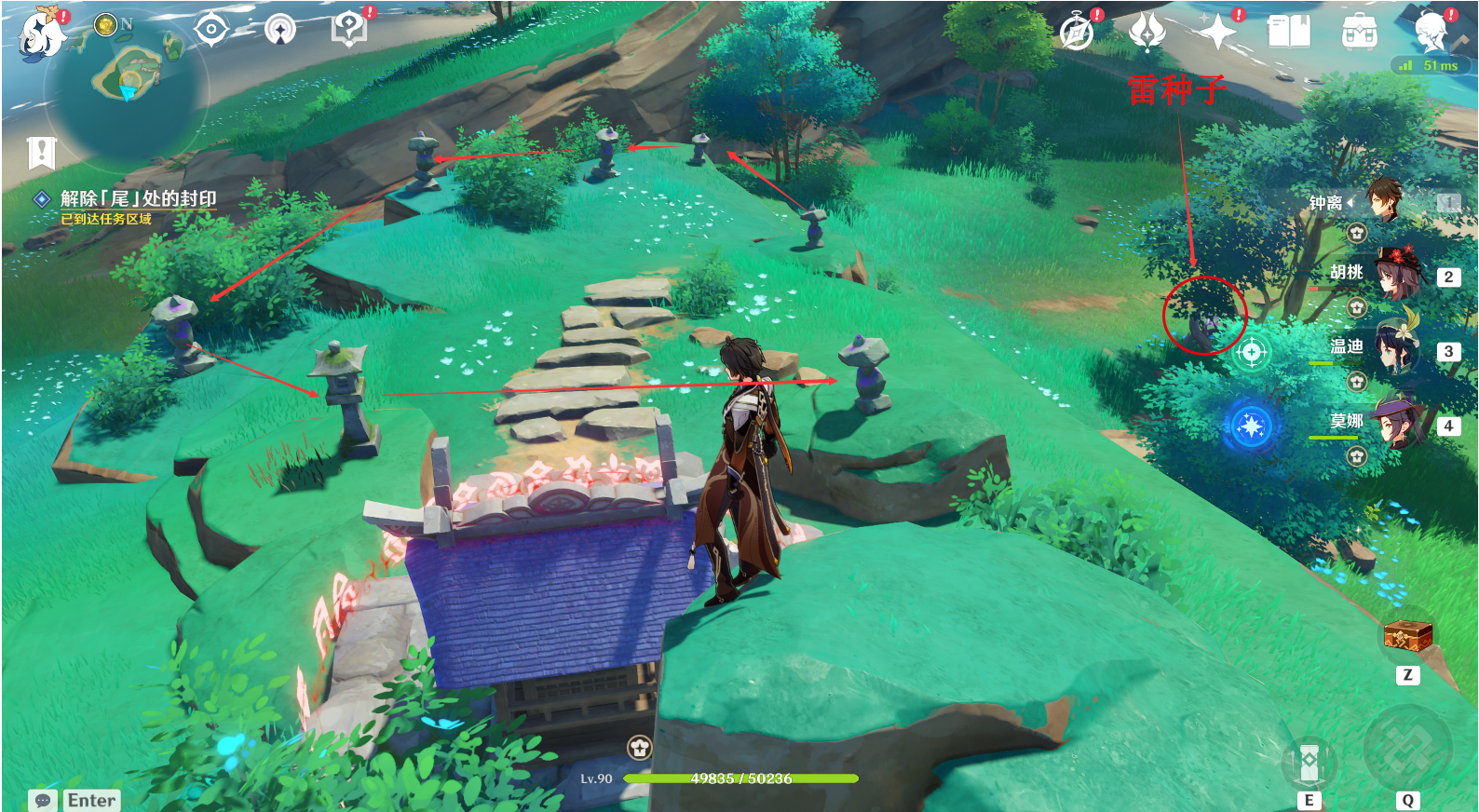Click the signal-arch icon beside the minimap
The image size is (1479, 812).
point(279,30)
